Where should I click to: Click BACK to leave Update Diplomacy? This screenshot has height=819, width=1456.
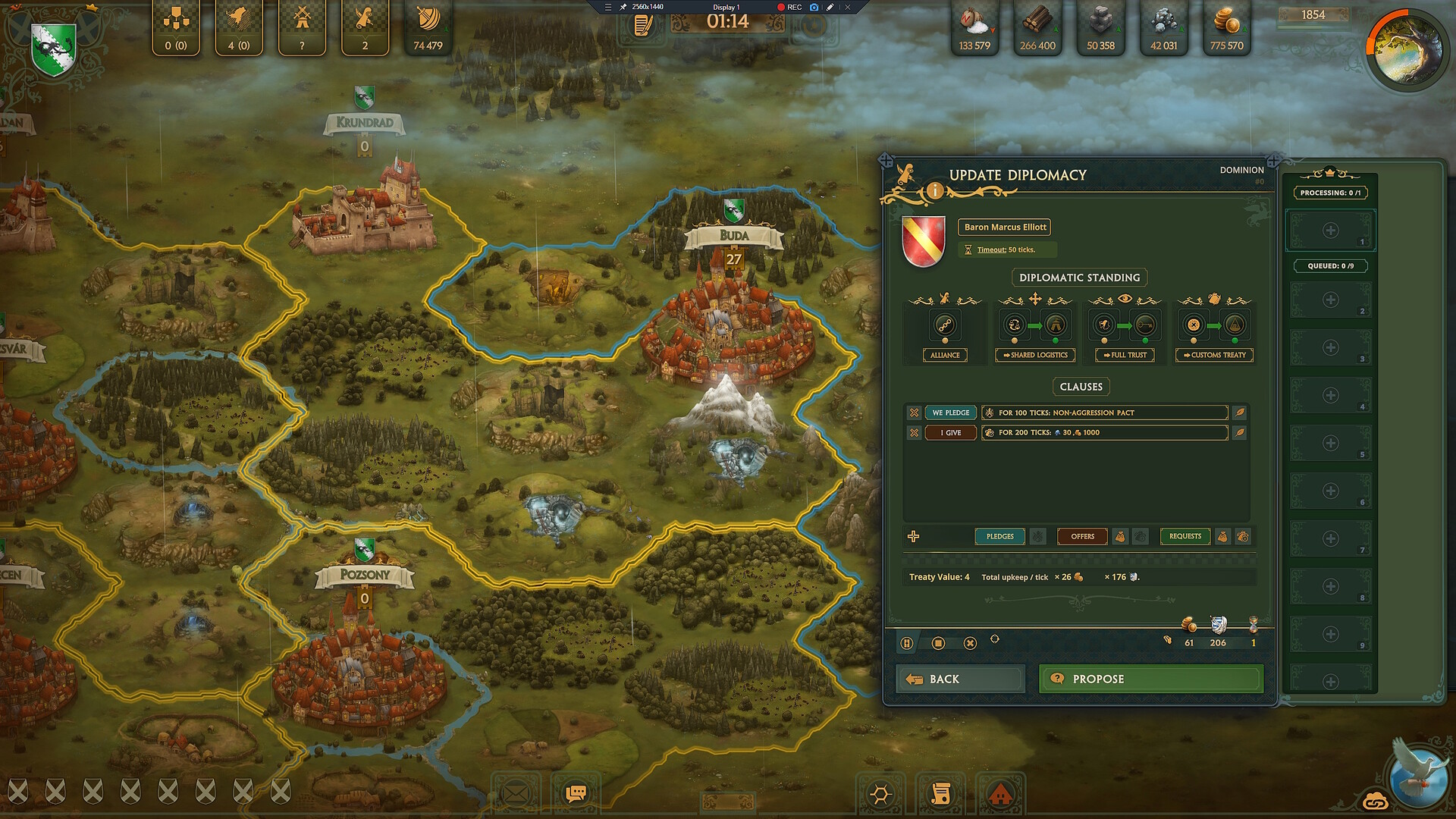[959, 678]
